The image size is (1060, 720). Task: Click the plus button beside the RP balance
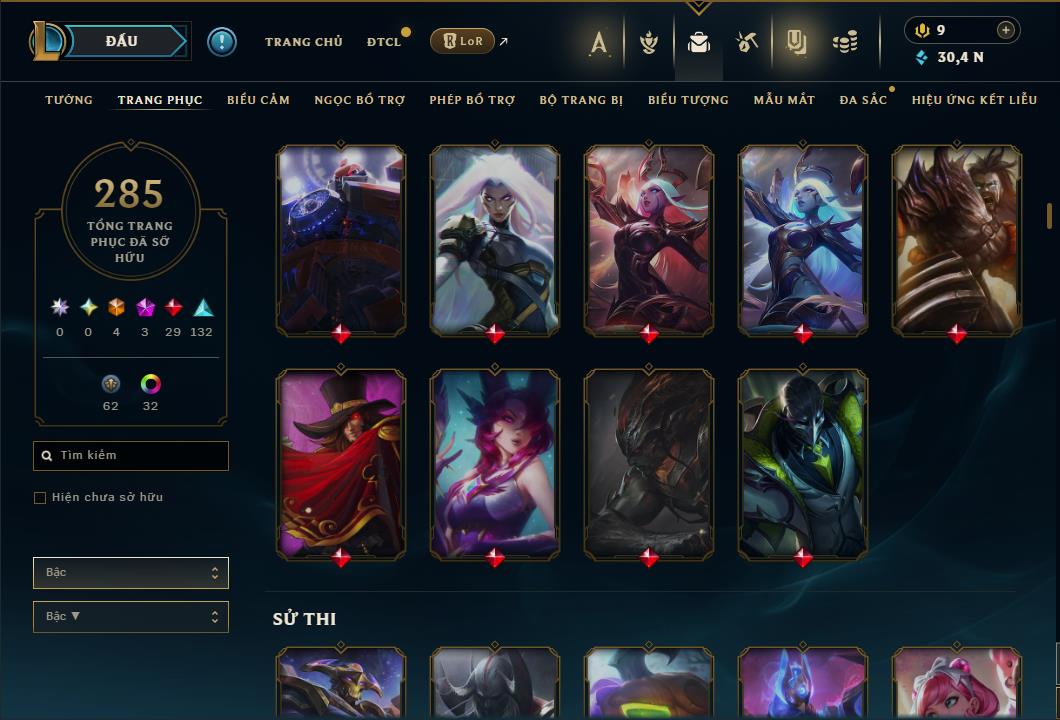(1006, 30)
